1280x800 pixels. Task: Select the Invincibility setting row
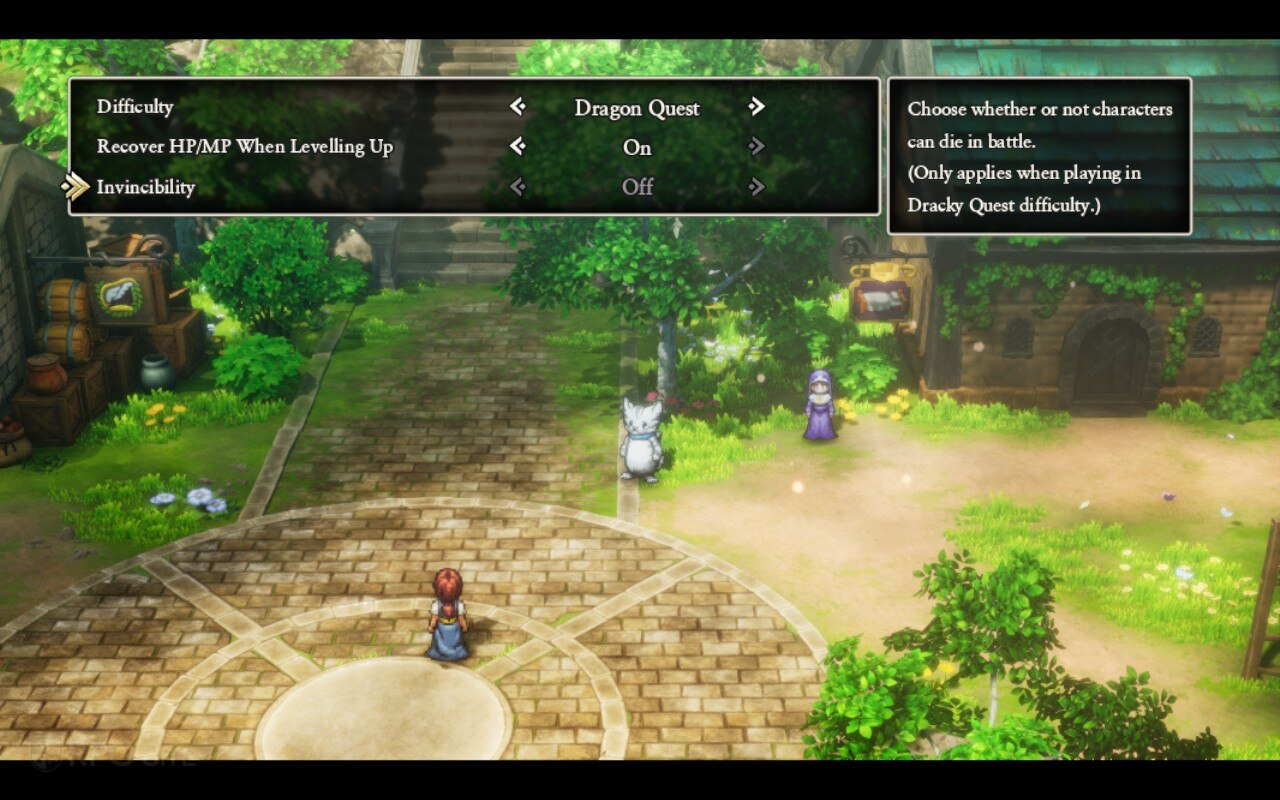[x=146, y=187]
